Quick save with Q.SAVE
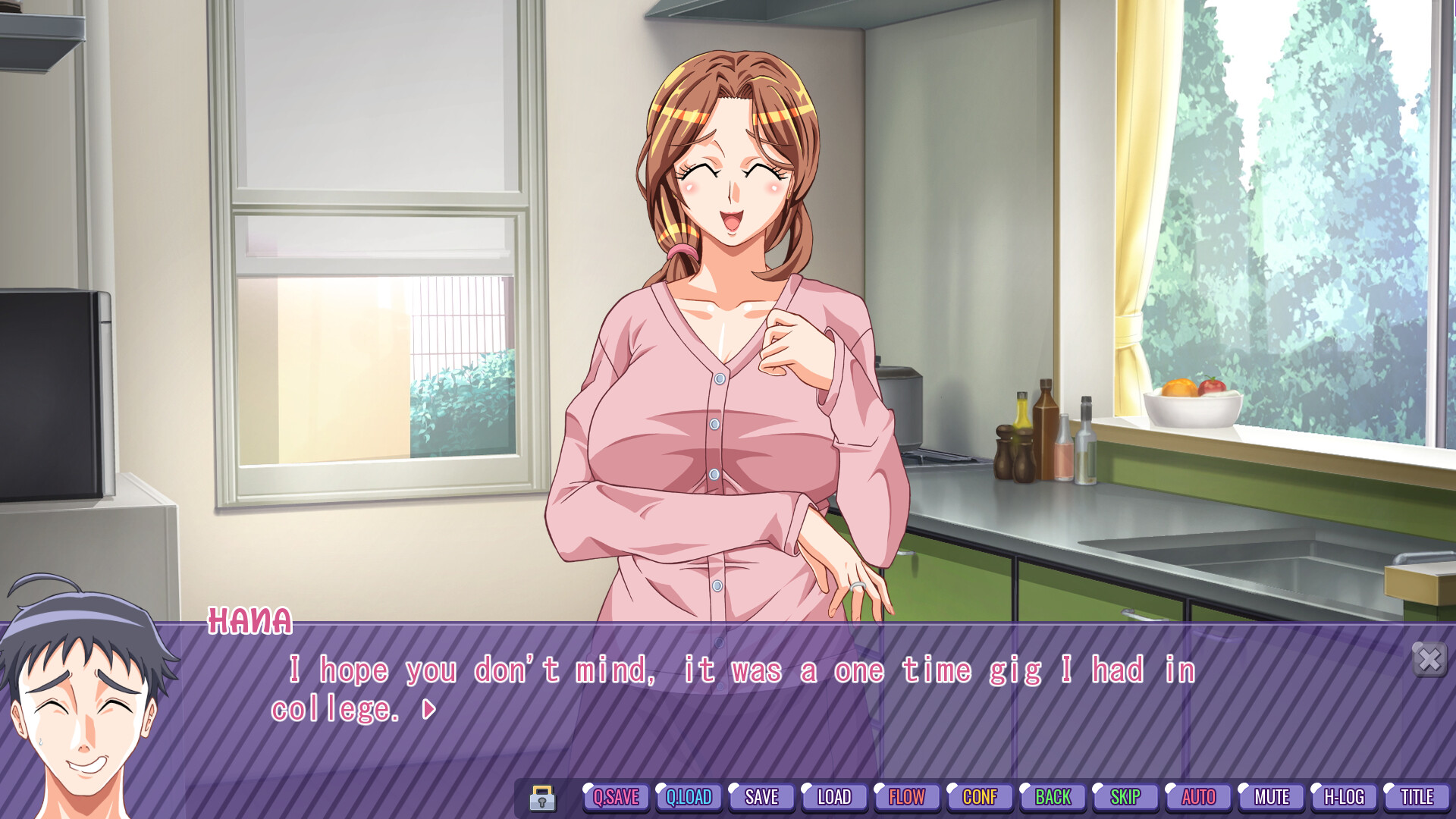 click(616, 797)
